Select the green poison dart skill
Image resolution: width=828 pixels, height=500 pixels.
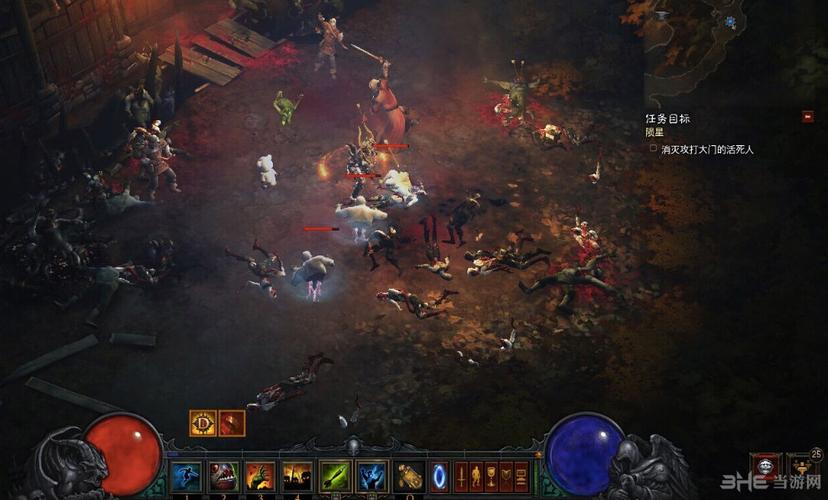point(335,475)
